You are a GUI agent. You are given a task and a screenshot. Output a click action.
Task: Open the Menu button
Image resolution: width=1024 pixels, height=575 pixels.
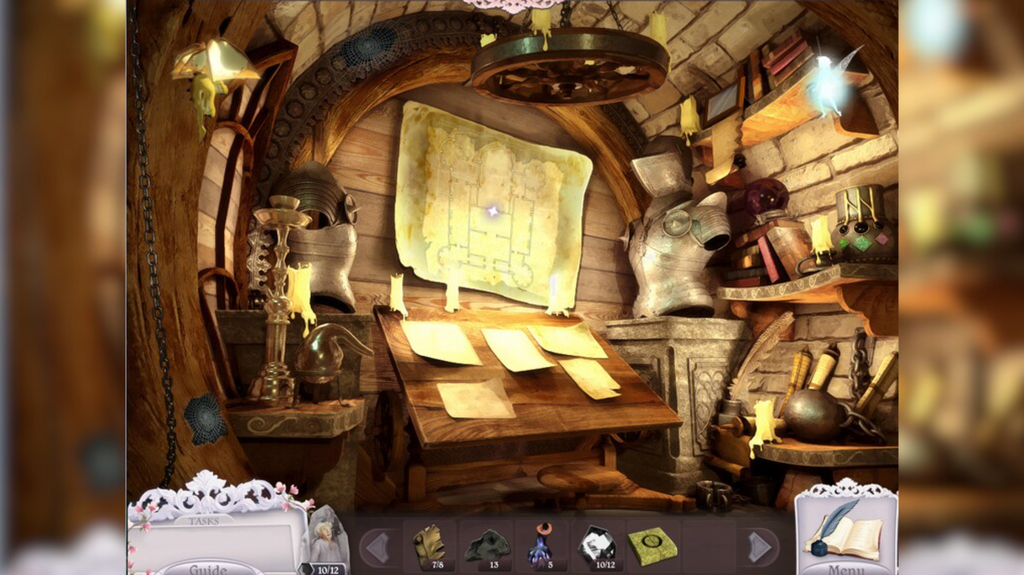[845, 568]
